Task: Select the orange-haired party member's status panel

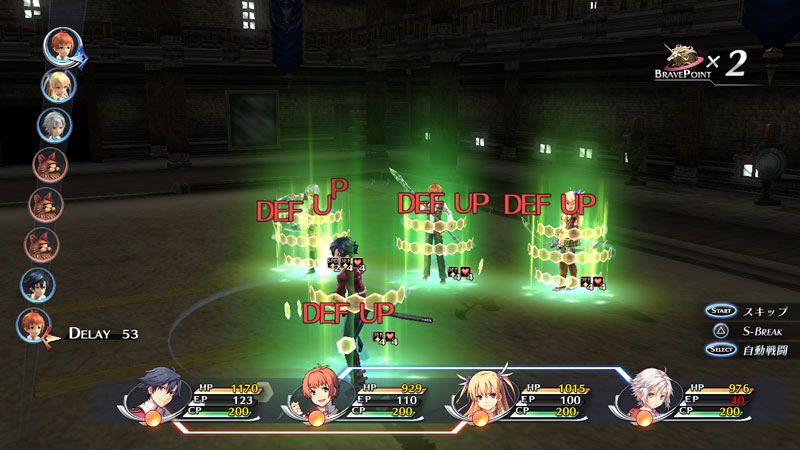Action: (x=356, y=398)
